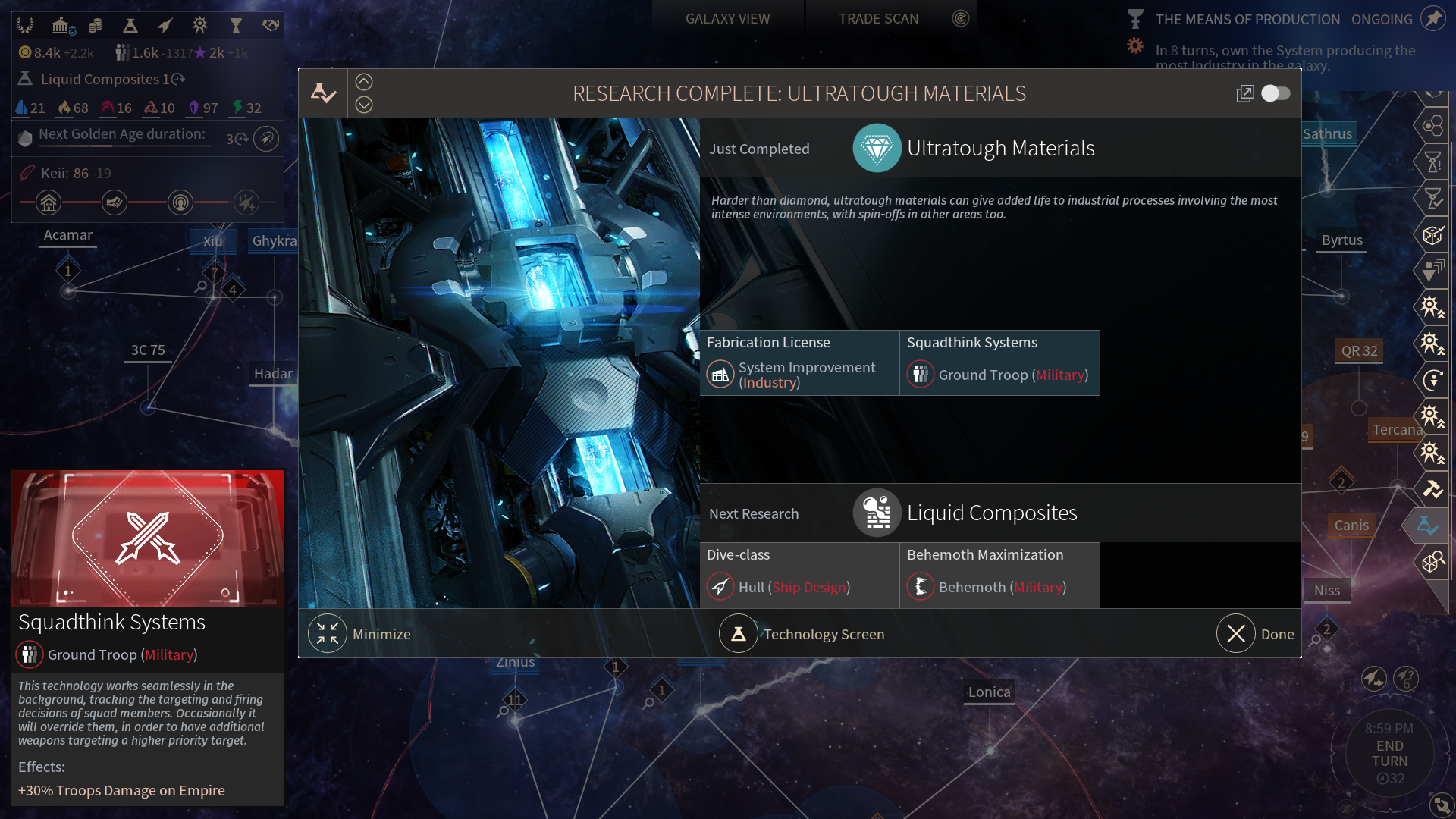
Task: Click the Ultratough Materials diamond icon
Action: click(877, 149)
